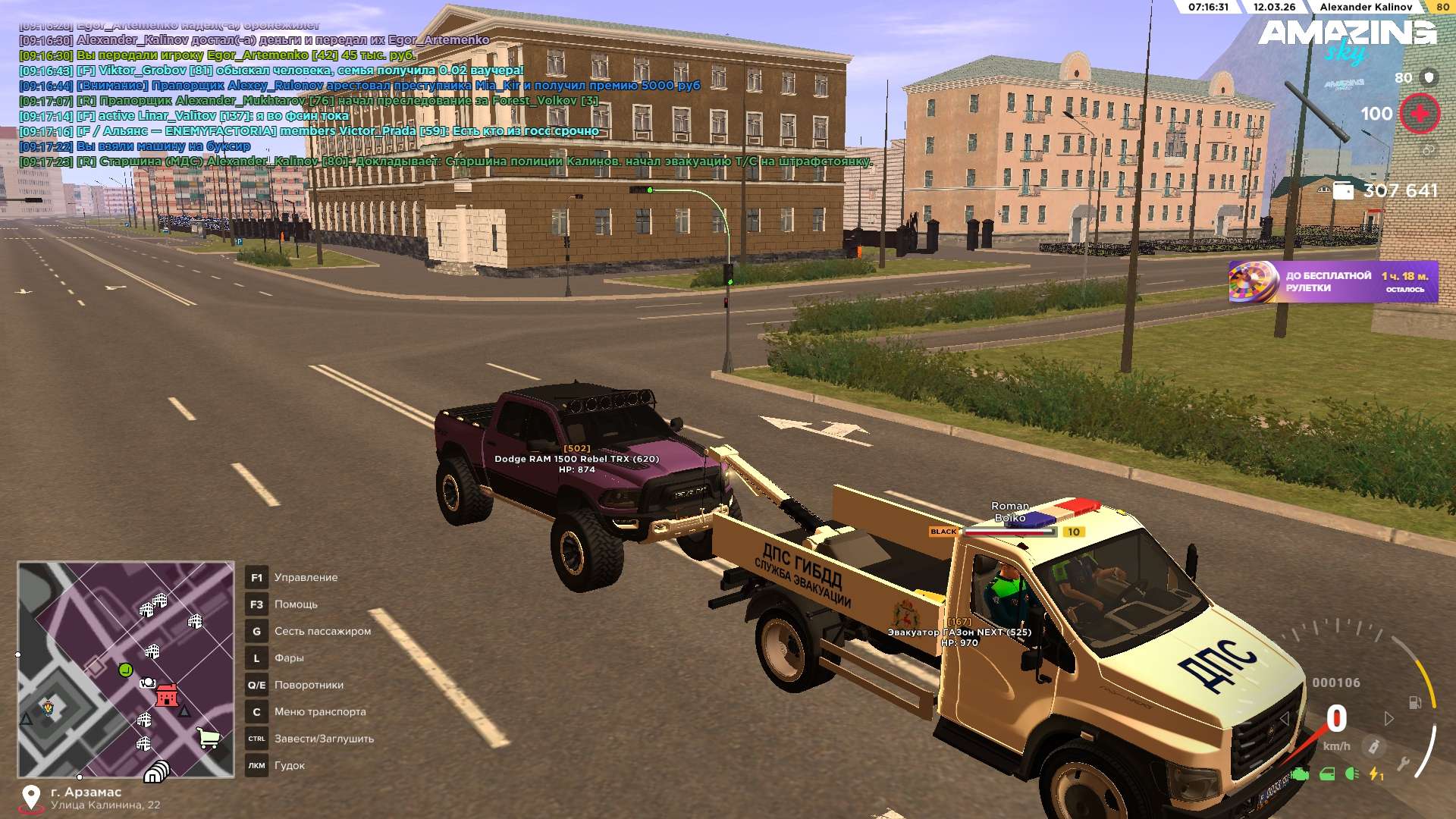
Task: Click the location pin beside Арзамас
Action: 31,797
